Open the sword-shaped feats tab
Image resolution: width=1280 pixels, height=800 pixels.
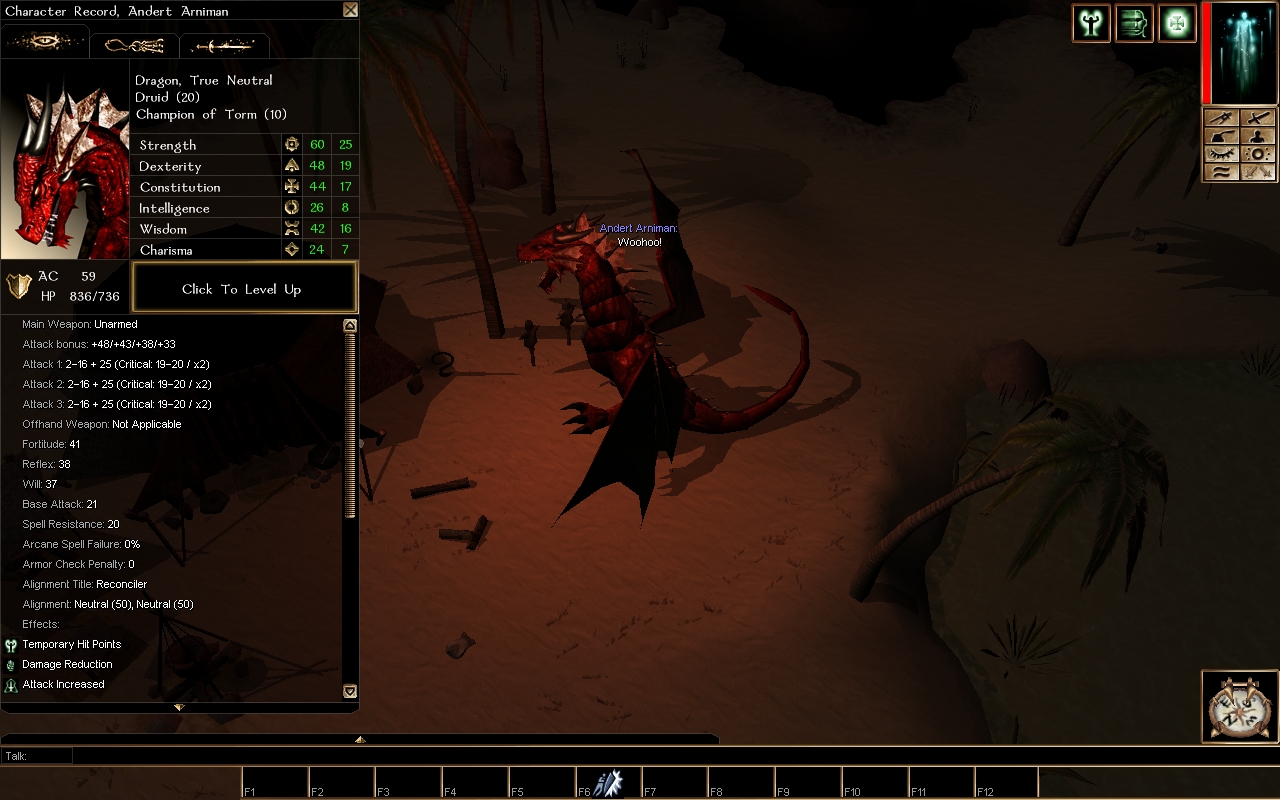[x=224, y=45]
